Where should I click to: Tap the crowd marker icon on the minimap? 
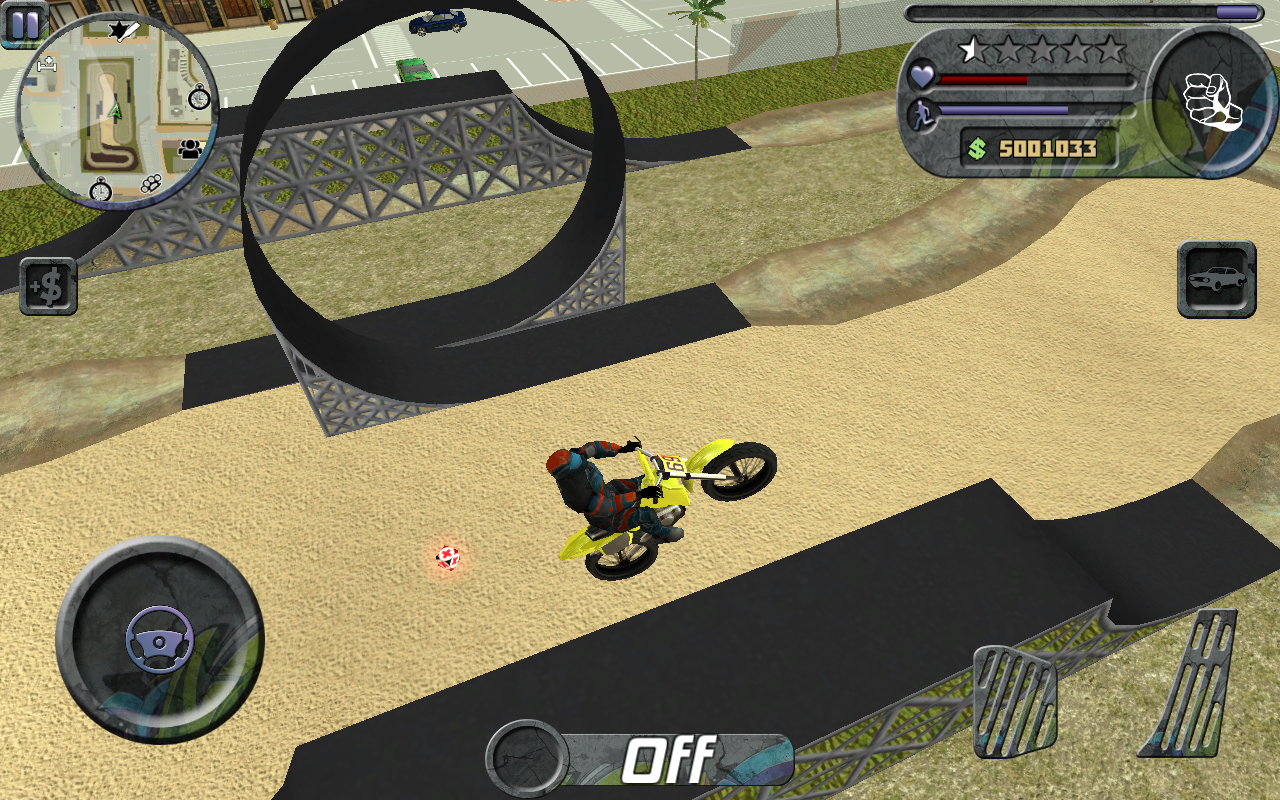pyautogui.click(x=189, y=148)
